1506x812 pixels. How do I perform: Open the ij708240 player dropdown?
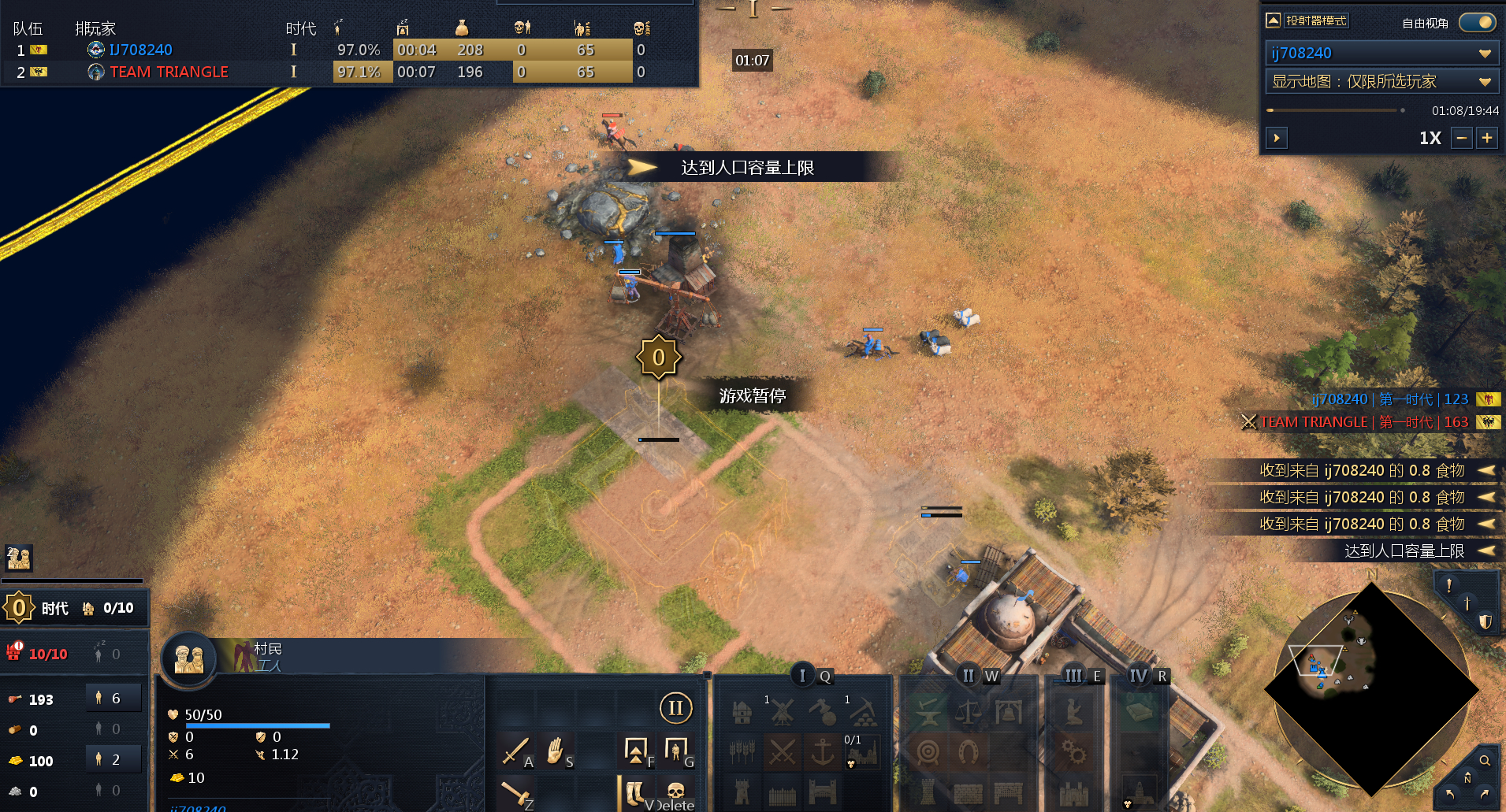tap(1379, 53)
